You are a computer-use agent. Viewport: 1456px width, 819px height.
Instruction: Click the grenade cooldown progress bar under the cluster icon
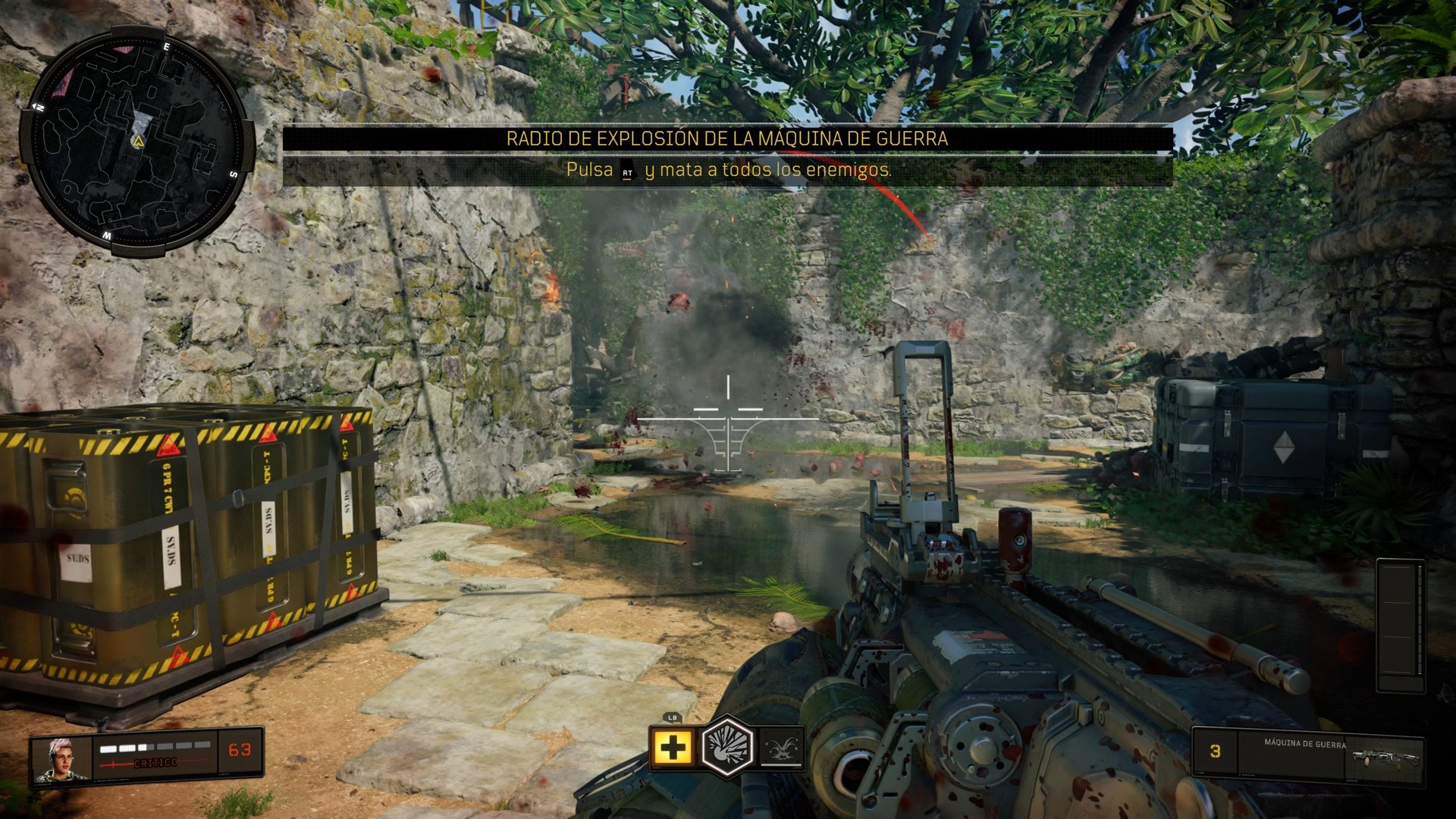(781, 765)
